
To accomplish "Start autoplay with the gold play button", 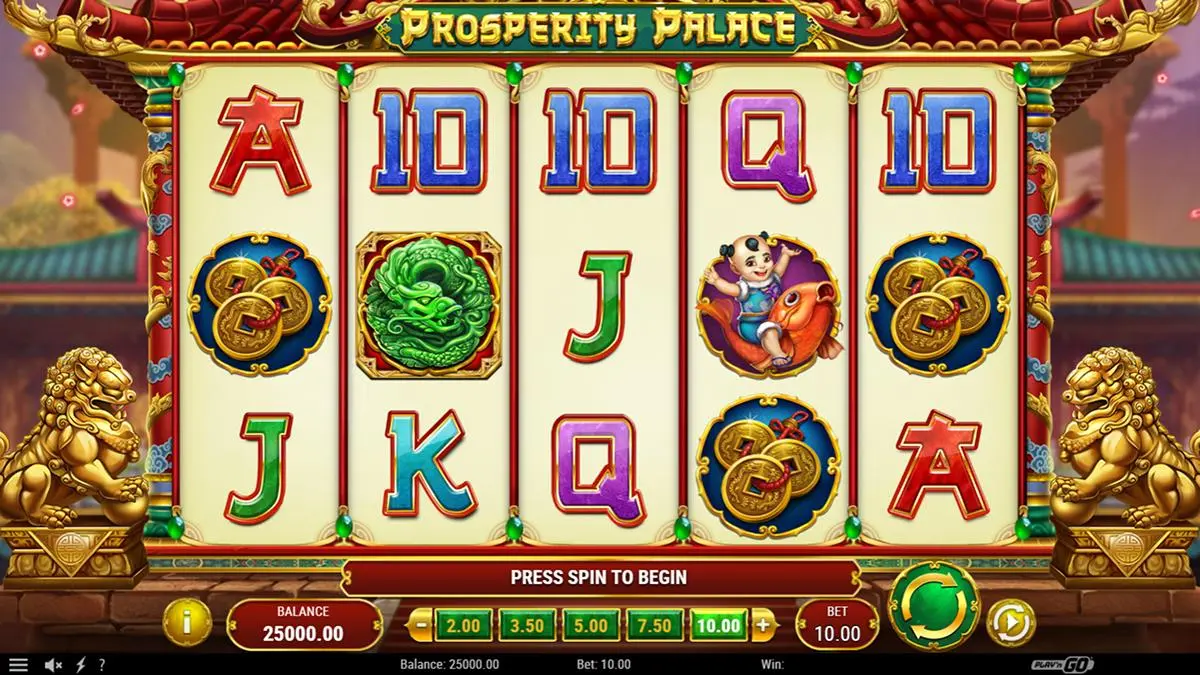I will [x=1009, y=622].
